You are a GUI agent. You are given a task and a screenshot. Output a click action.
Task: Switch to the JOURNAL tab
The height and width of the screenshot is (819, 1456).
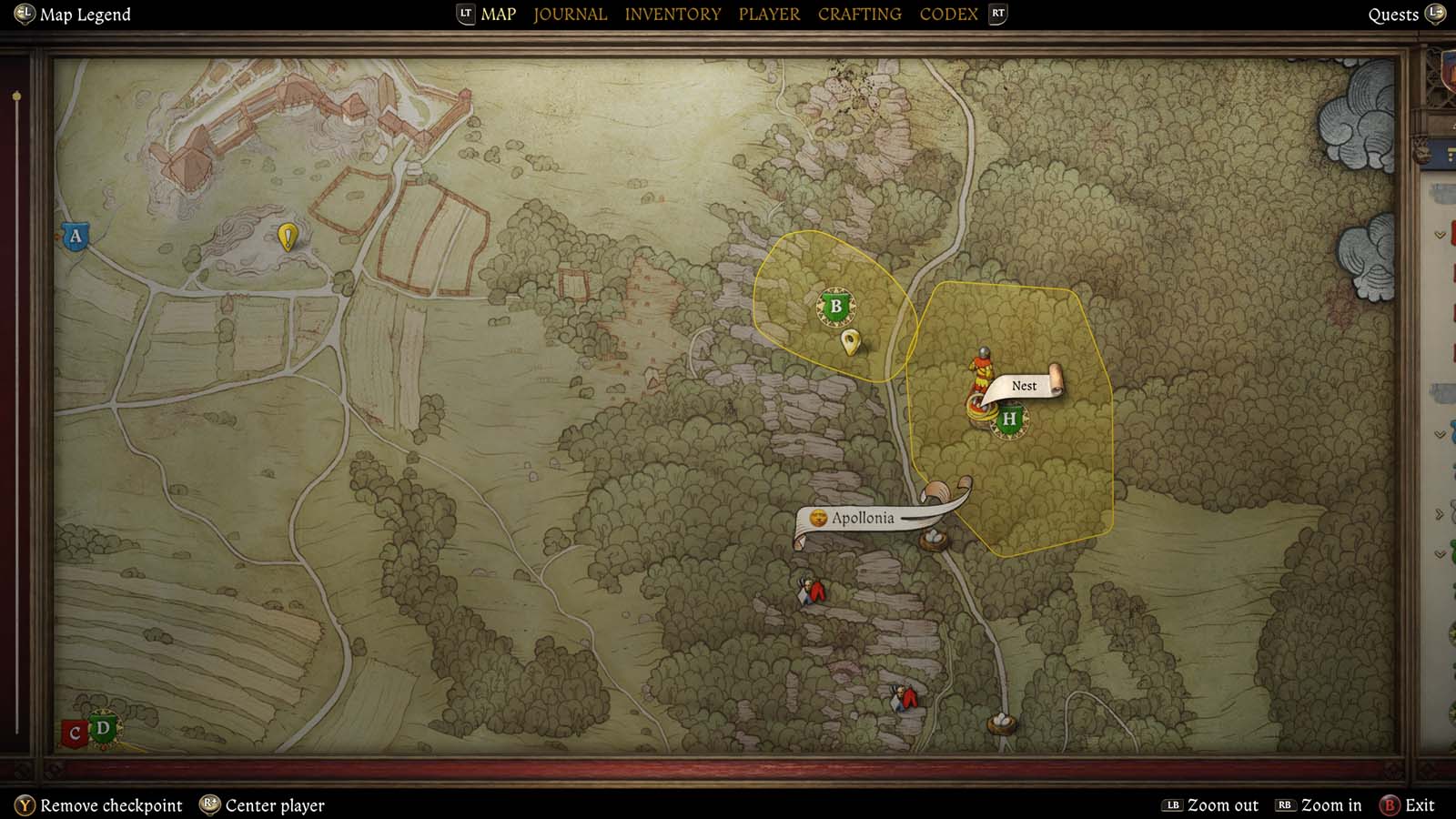click(570, 14)
